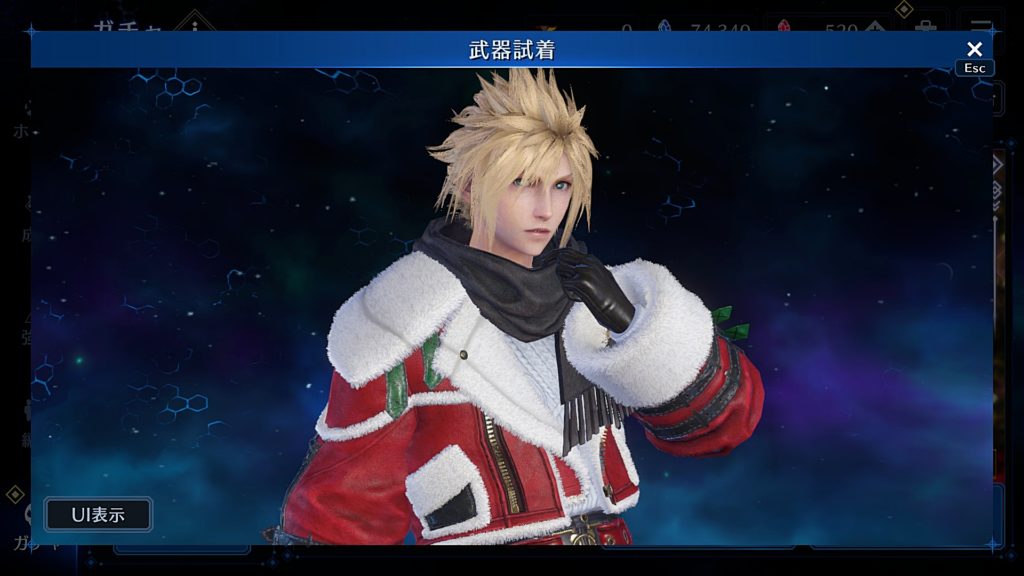Image resolution: width=1024 pixels, height=576 pixels.
Task: Toggle the UI表示 display button
Action: pyautogui.click(x=98, y=515)
